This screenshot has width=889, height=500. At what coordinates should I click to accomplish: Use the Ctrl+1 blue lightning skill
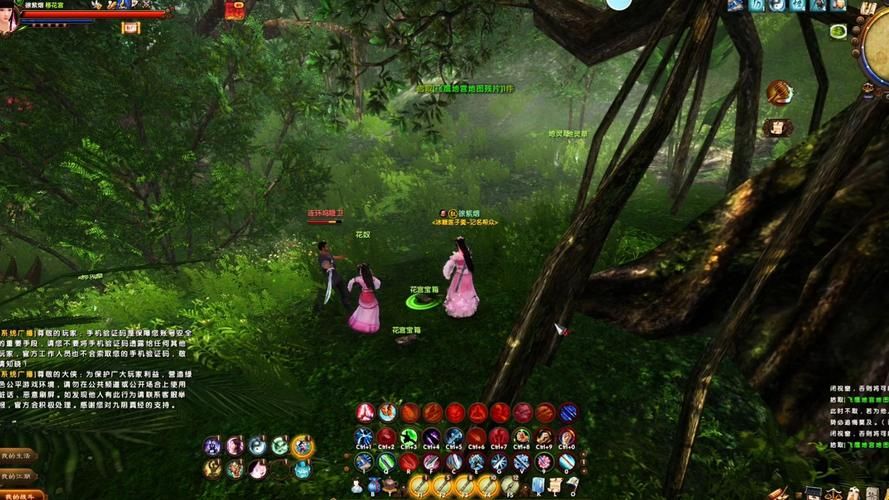point(364,437)
